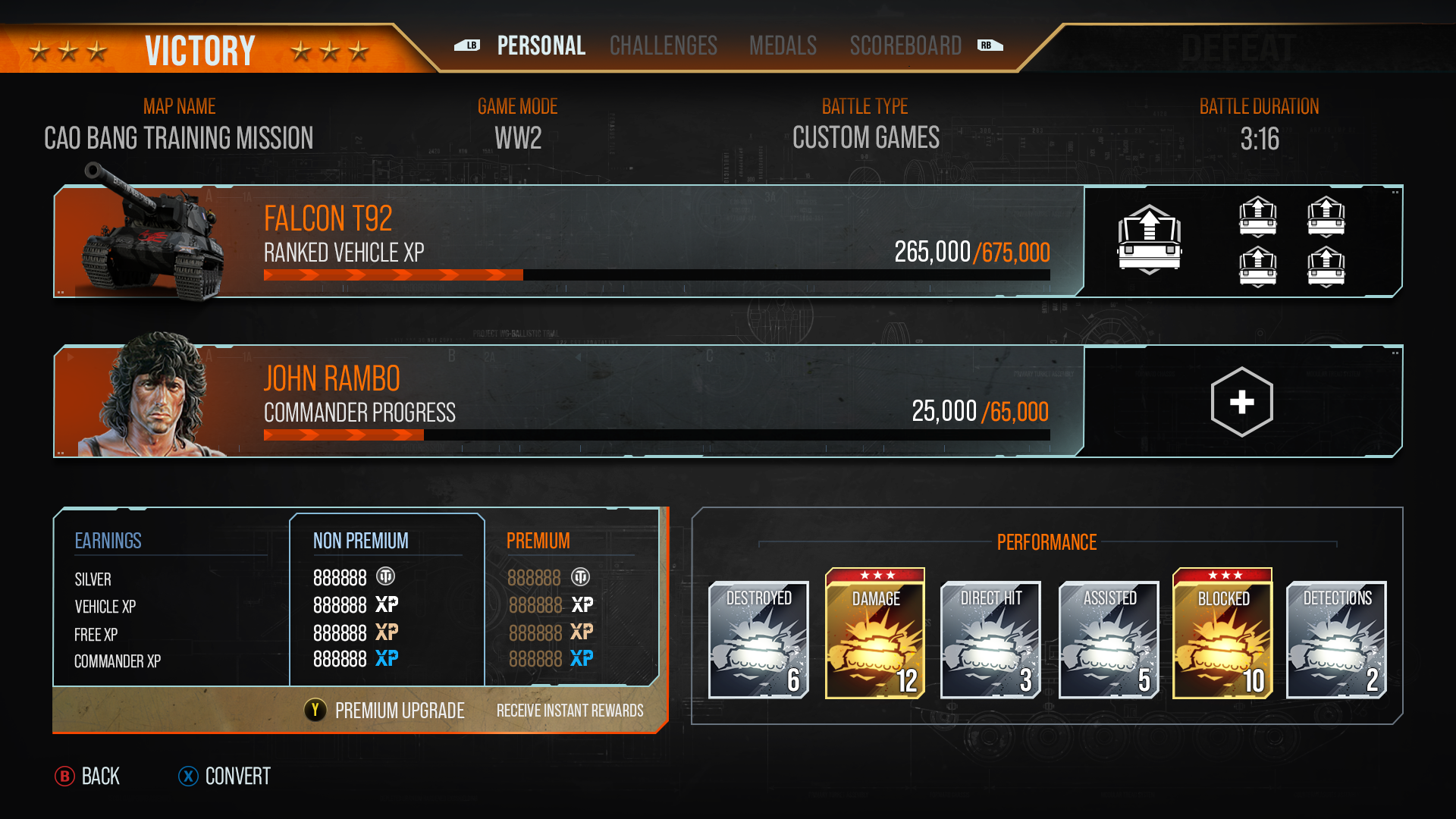Open the Challenges tab

663,45
